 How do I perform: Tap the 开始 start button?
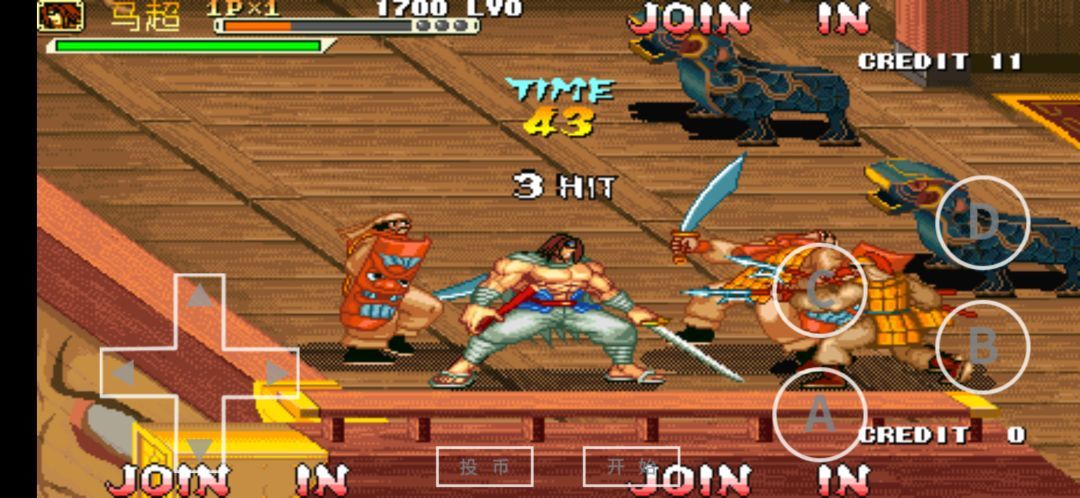click(631, 466)
